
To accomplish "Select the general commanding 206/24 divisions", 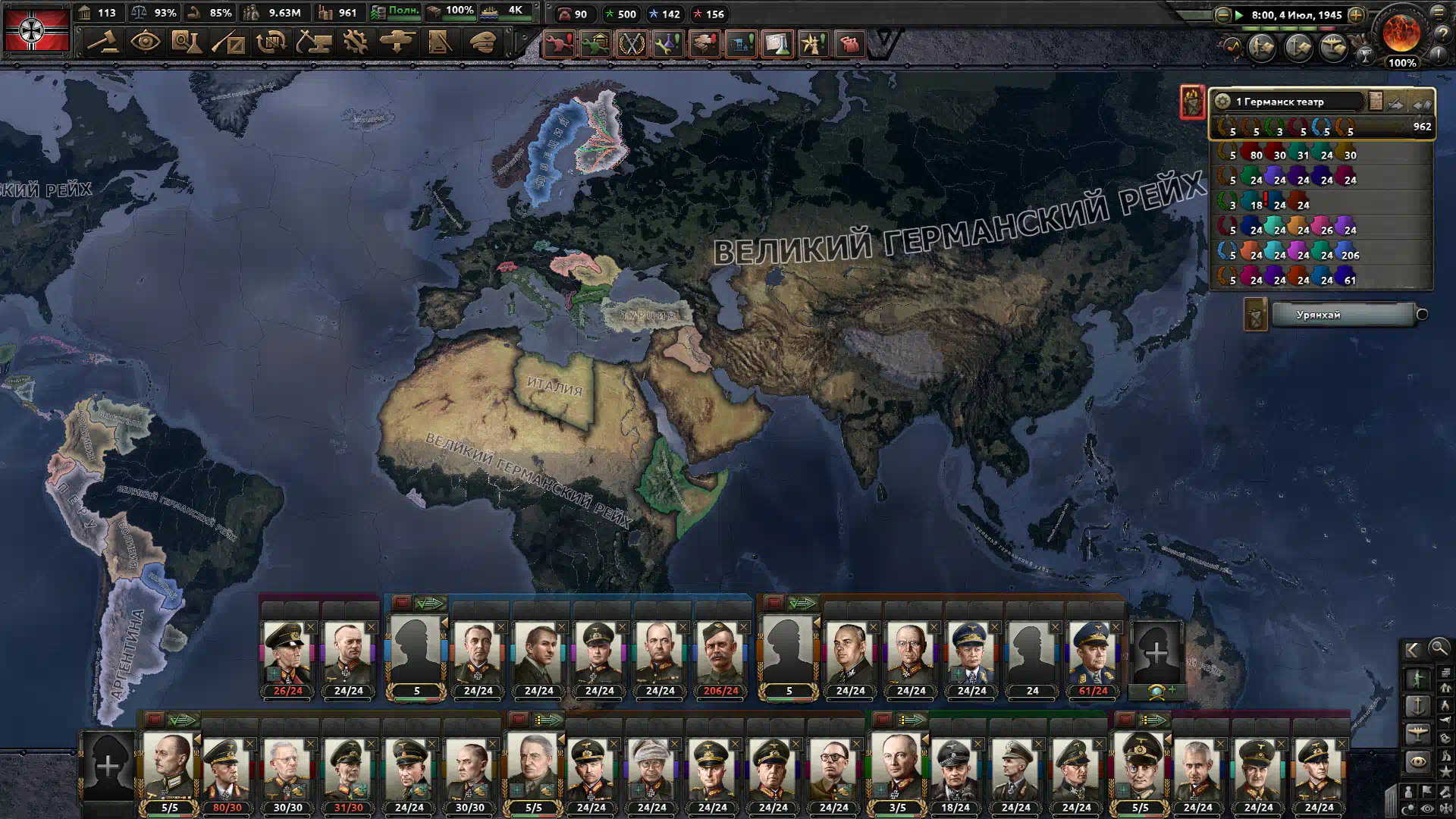I will click(720, 654).
